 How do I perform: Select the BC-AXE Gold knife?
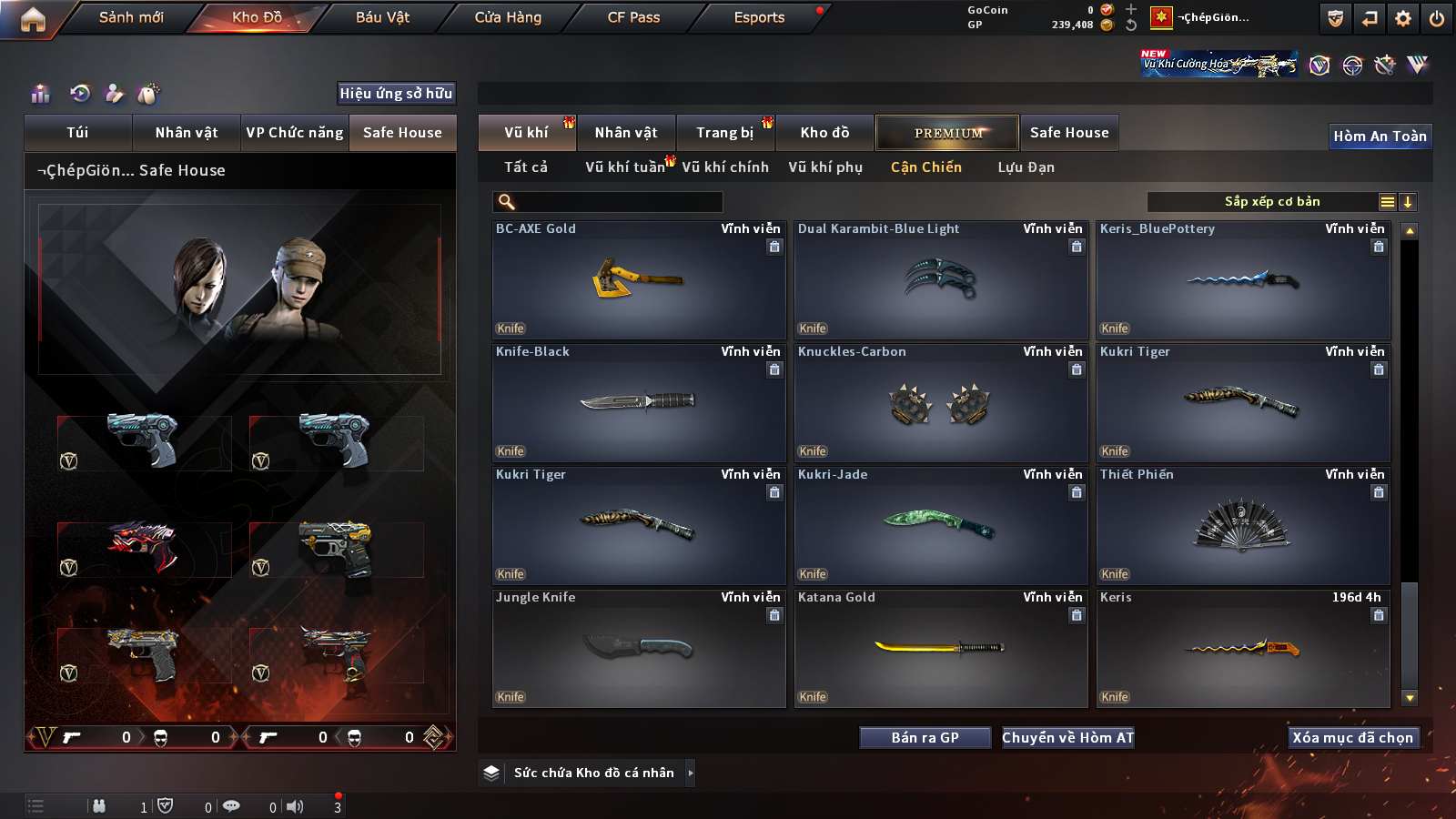(x=639, y=280)
